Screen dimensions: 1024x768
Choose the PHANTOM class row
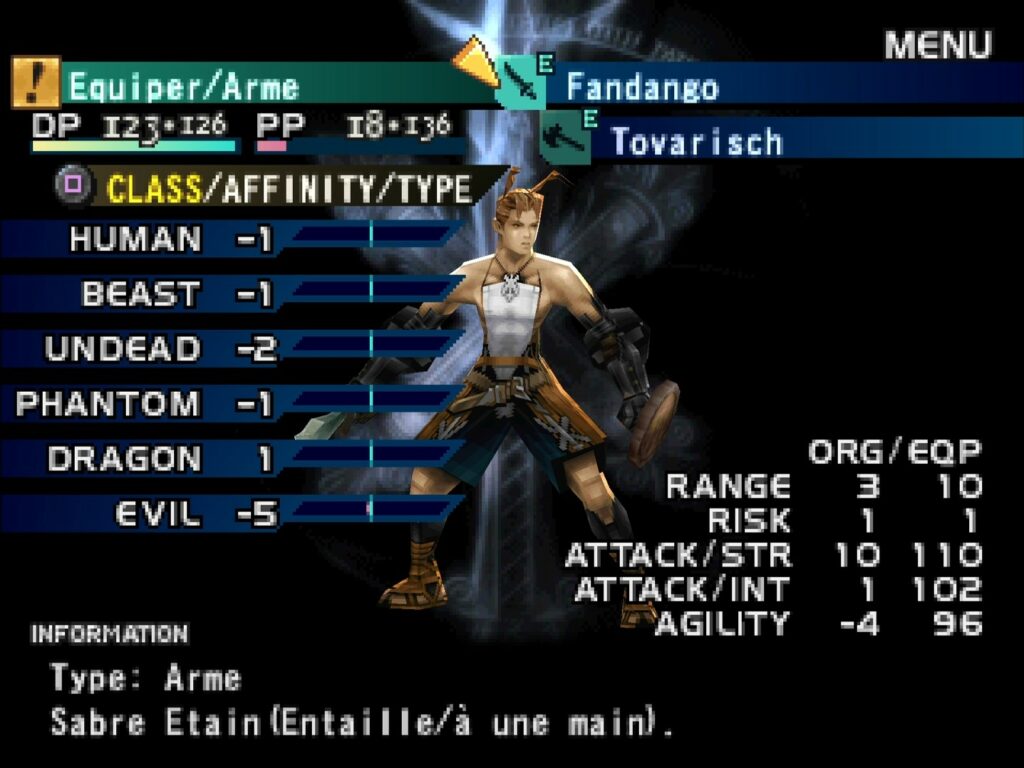(x=108, y=404)
